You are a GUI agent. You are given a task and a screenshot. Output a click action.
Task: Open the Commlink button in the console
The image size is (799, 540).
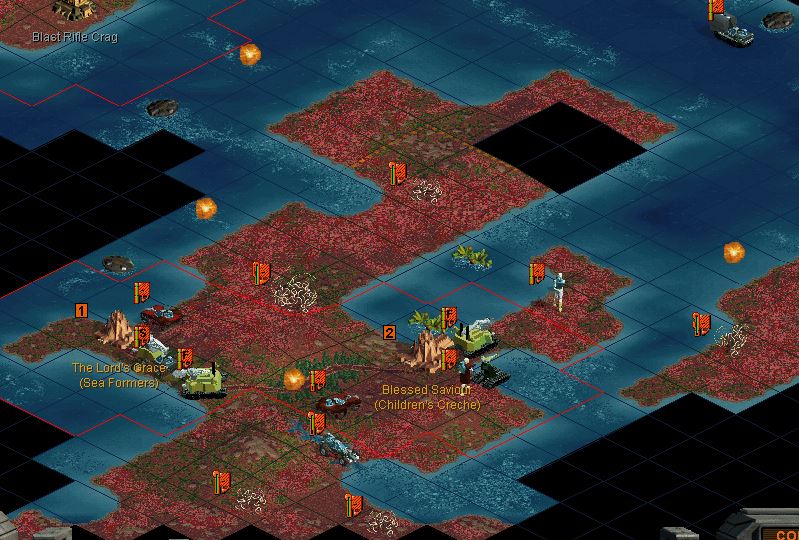click(780, 533)
